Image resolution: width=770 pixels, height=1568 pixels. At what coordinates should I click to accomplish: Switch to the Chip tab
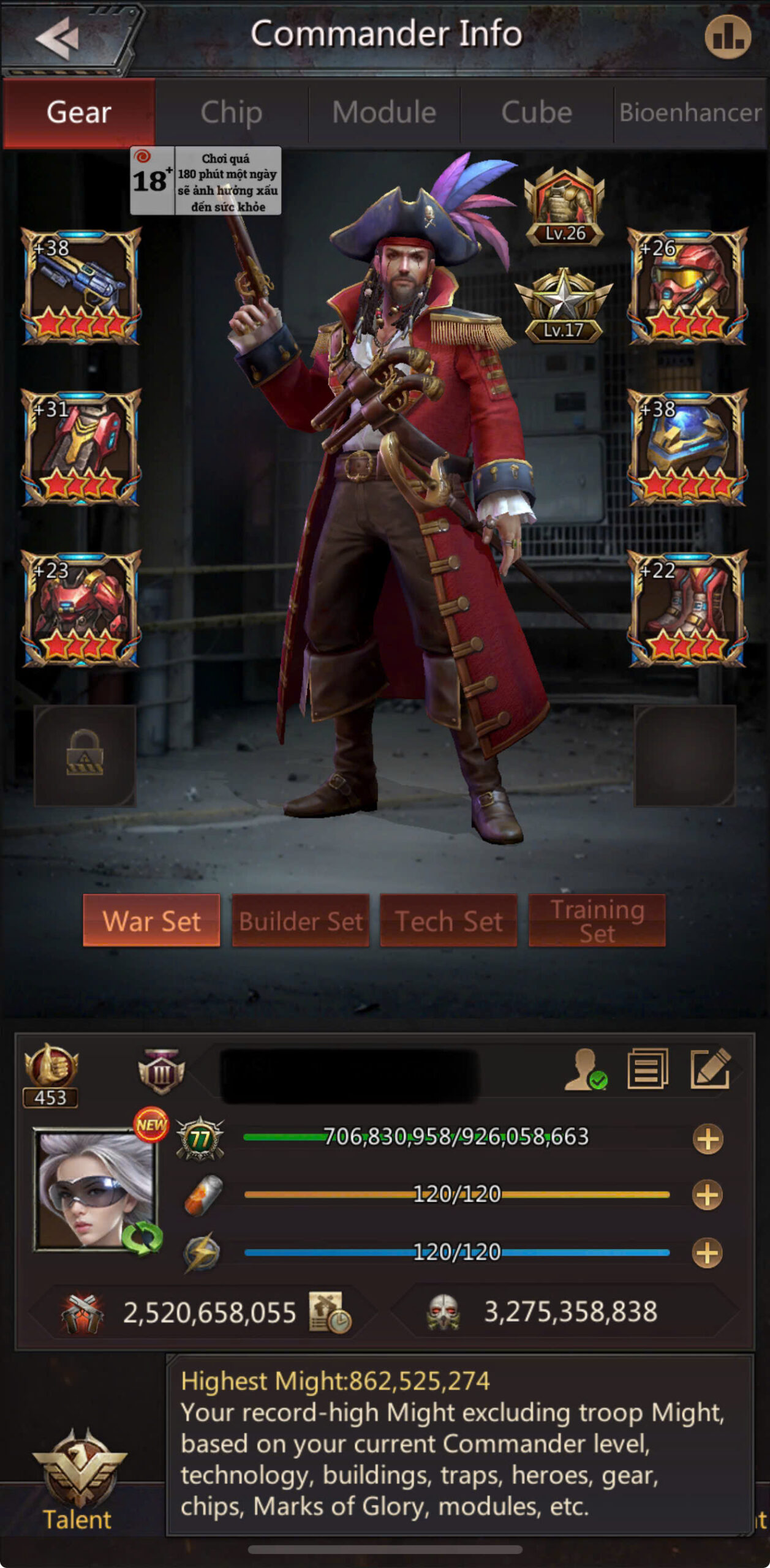click(x=231, y=113)
